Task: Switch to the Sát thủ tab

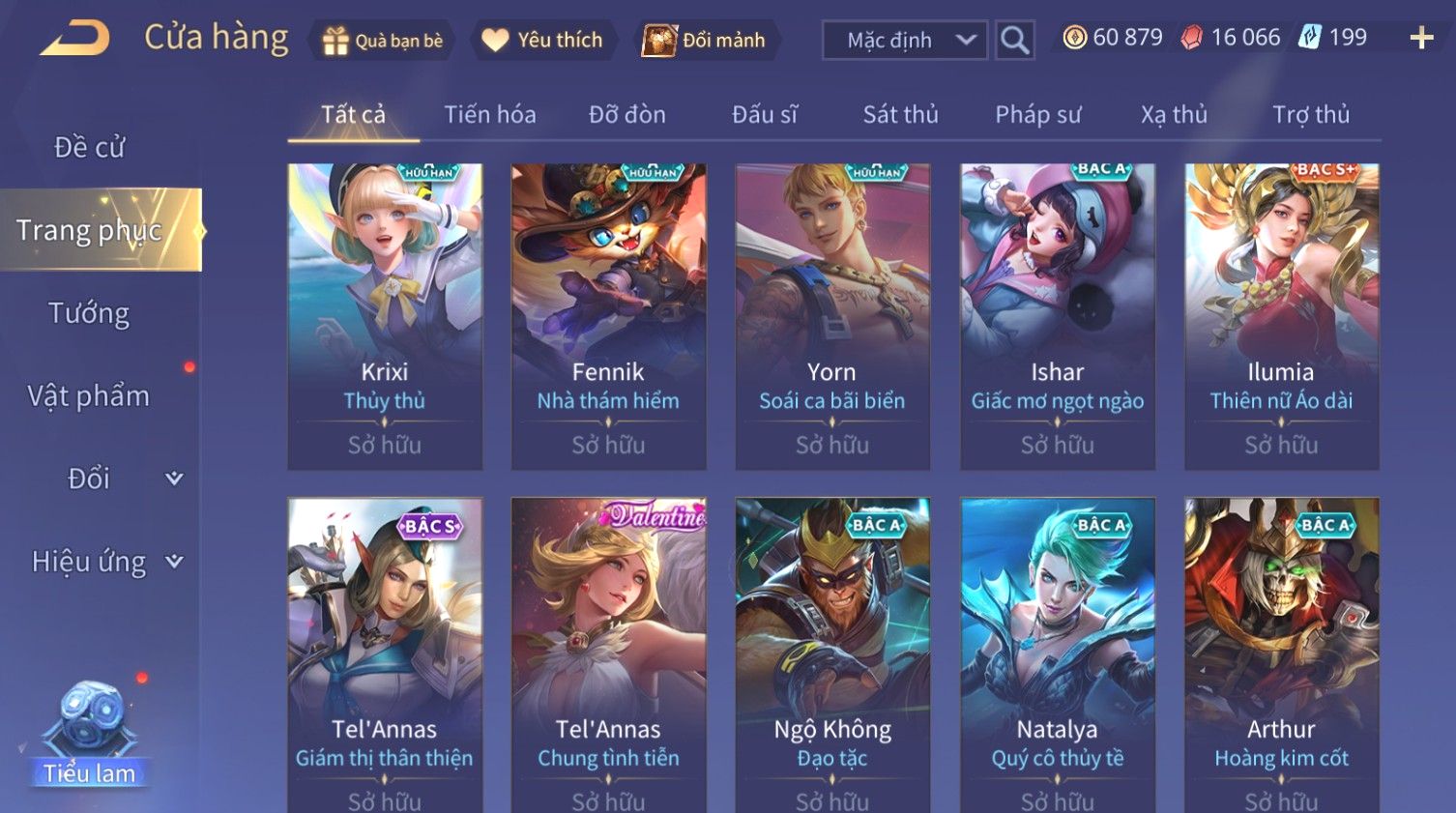Action: [900, 115]
